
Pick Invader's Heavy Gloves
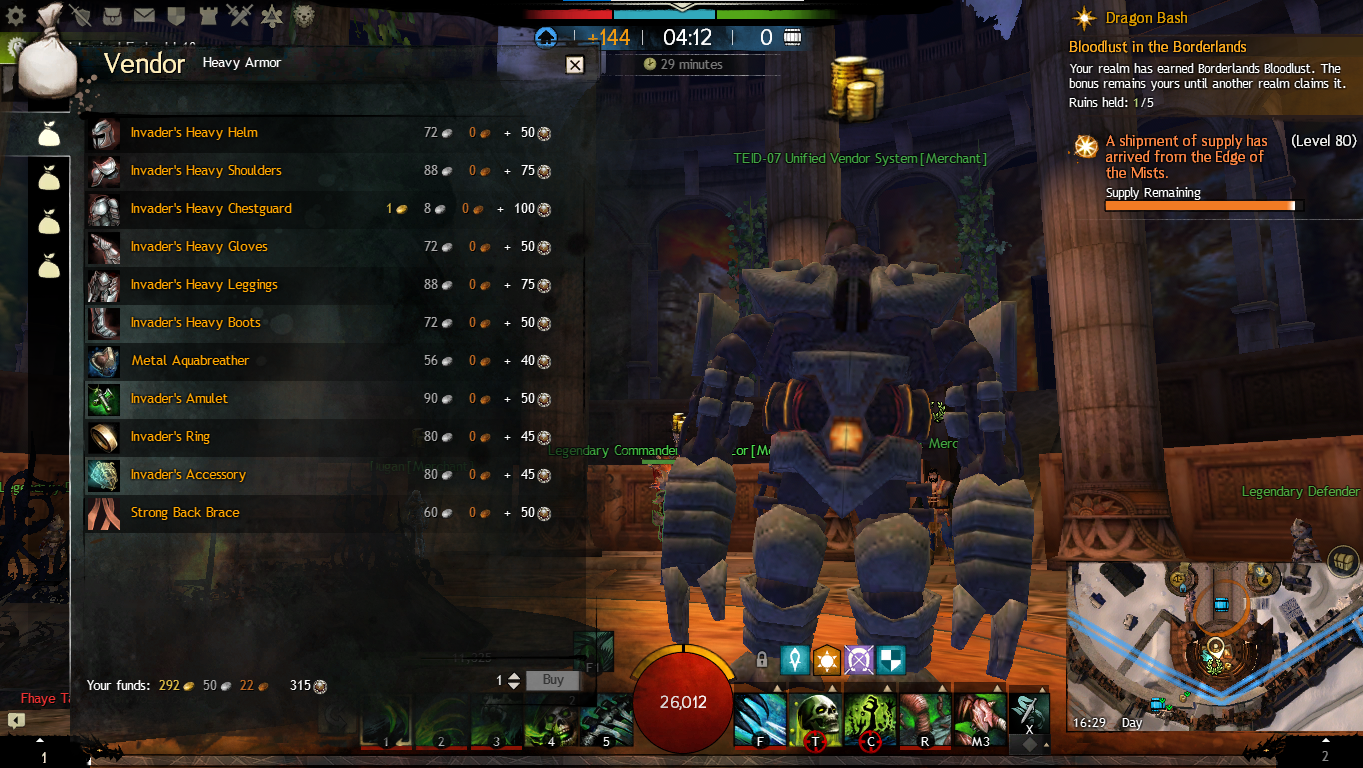click(199, 247)
